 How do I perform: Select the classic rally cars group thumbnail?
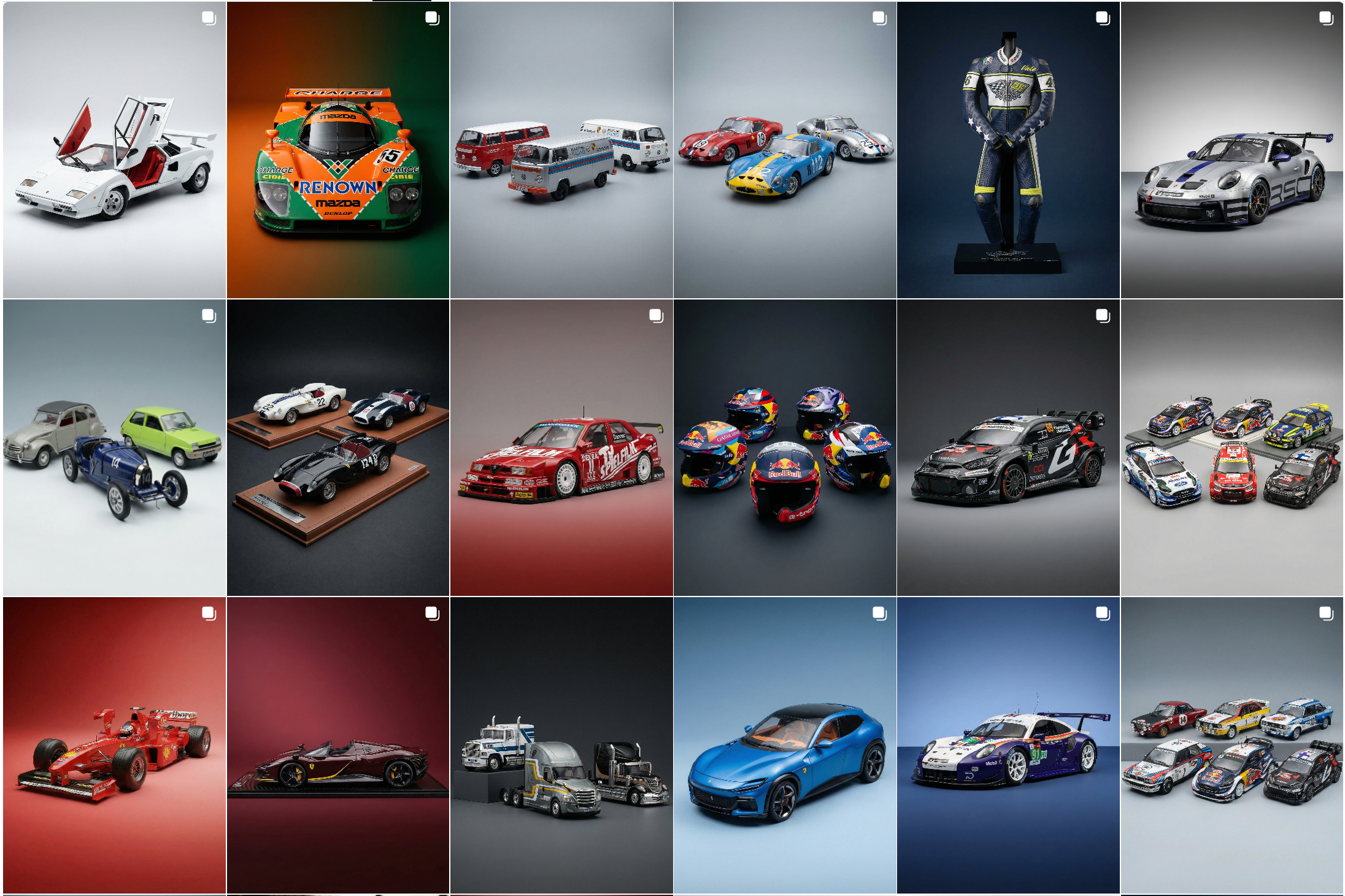[1231, 746]
